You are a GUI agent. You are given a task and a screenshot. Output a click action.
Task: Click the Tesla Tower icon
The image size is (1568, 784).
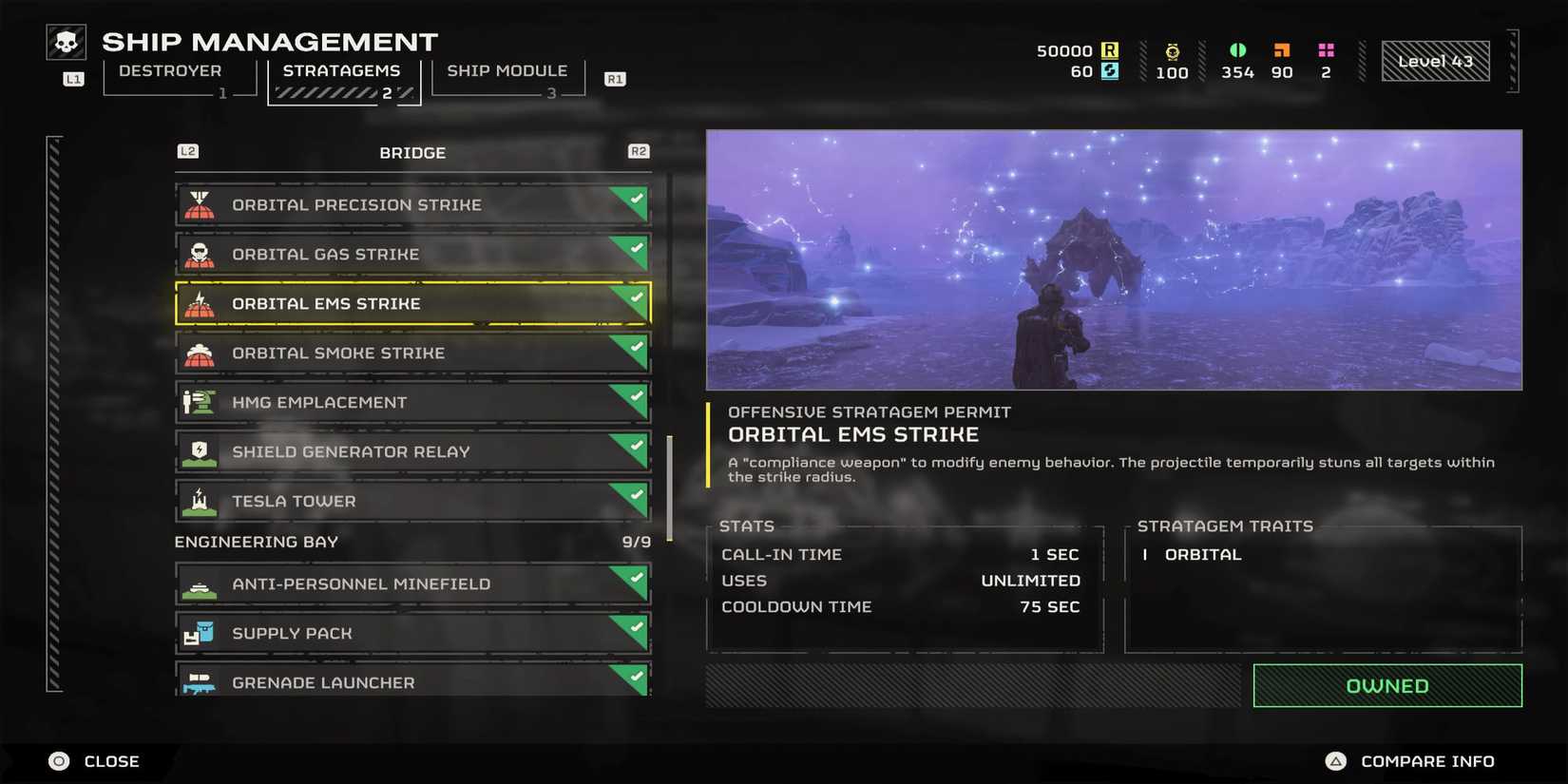click(x=201, y=501)
